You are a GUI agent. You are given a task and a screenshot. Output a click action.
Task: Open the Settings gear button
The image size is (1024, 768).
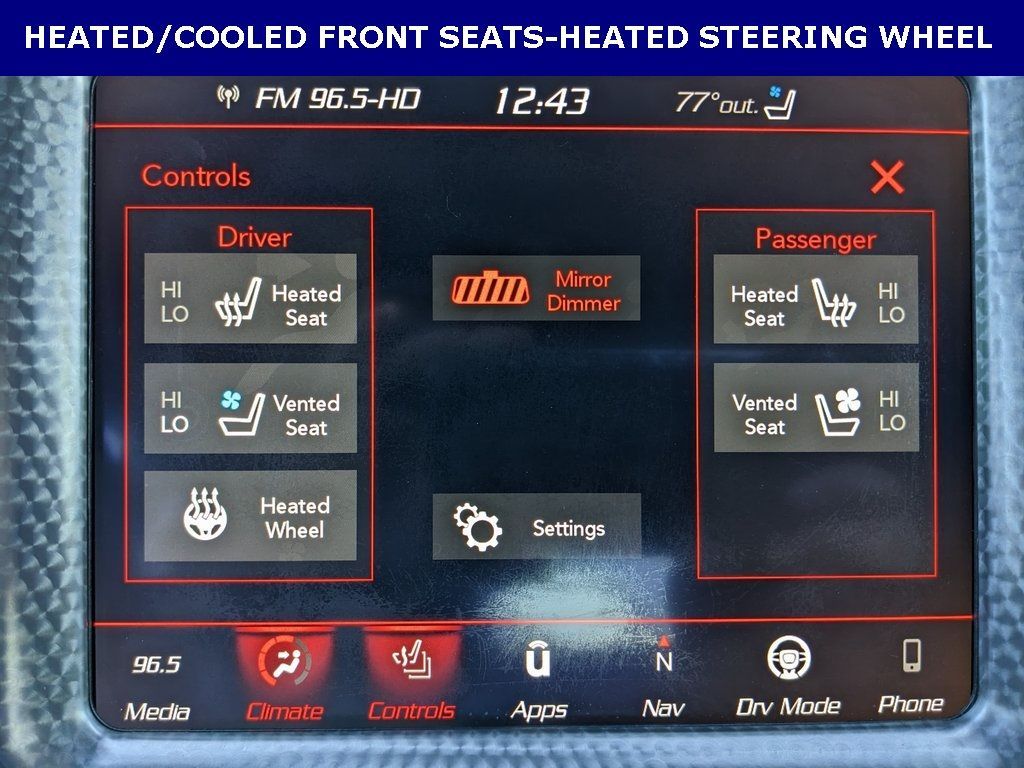536,526
